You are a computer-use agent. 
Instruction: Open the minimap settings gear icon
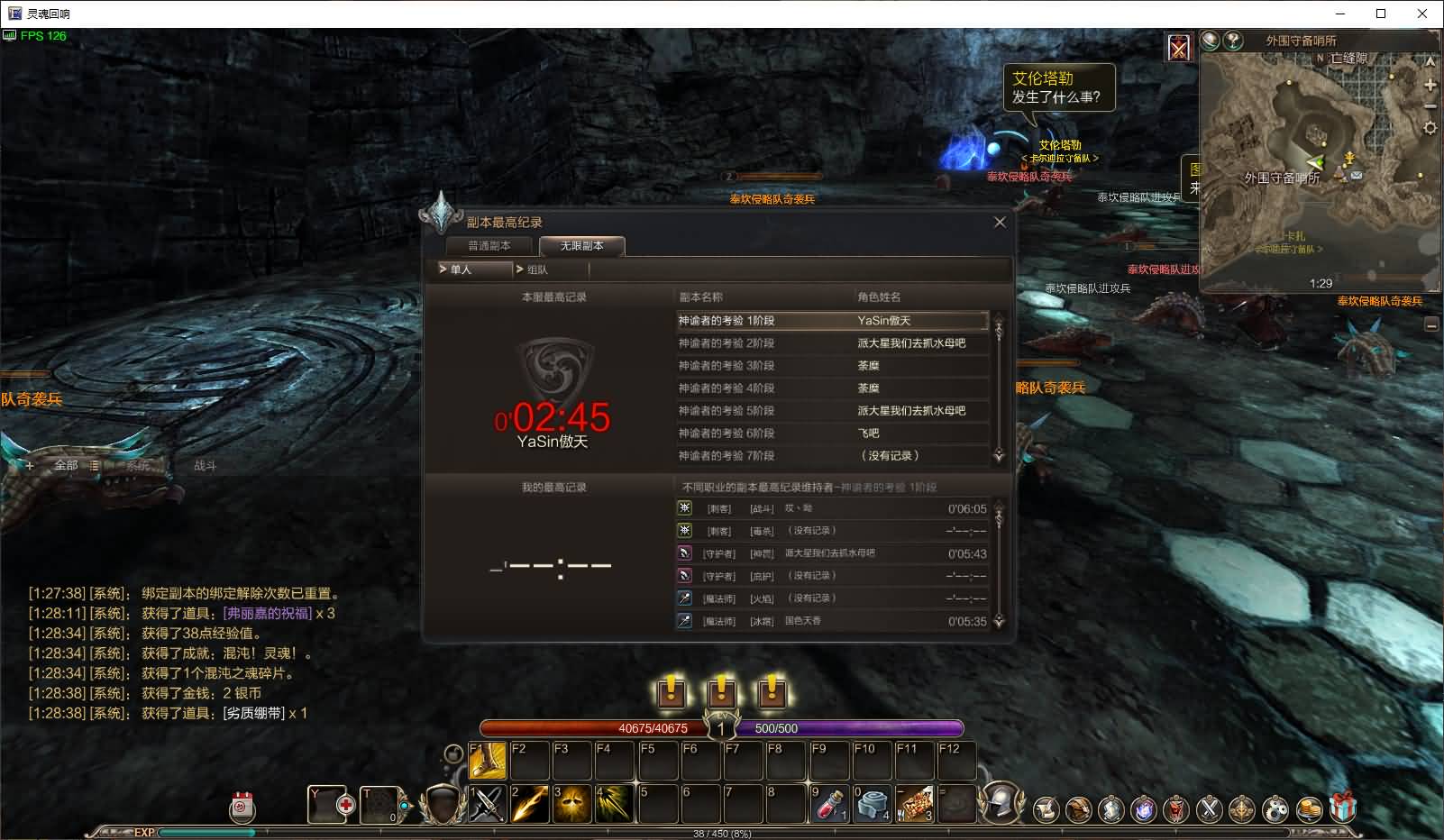point(1430,127)
